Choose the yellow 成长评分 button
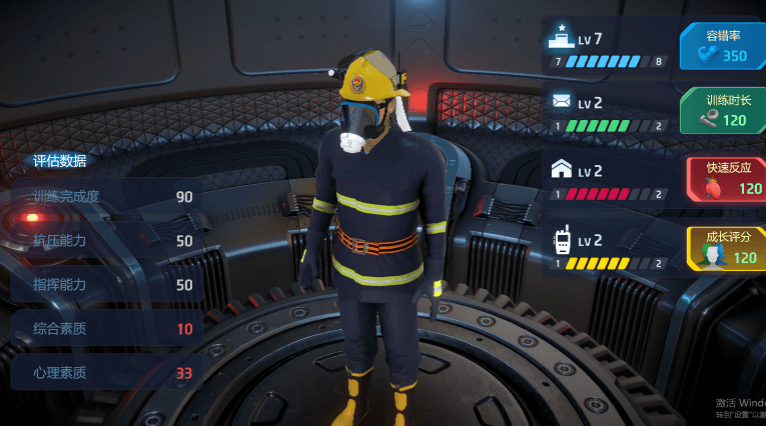Screen dimensions: 766x426 click(x=724, y=247)
